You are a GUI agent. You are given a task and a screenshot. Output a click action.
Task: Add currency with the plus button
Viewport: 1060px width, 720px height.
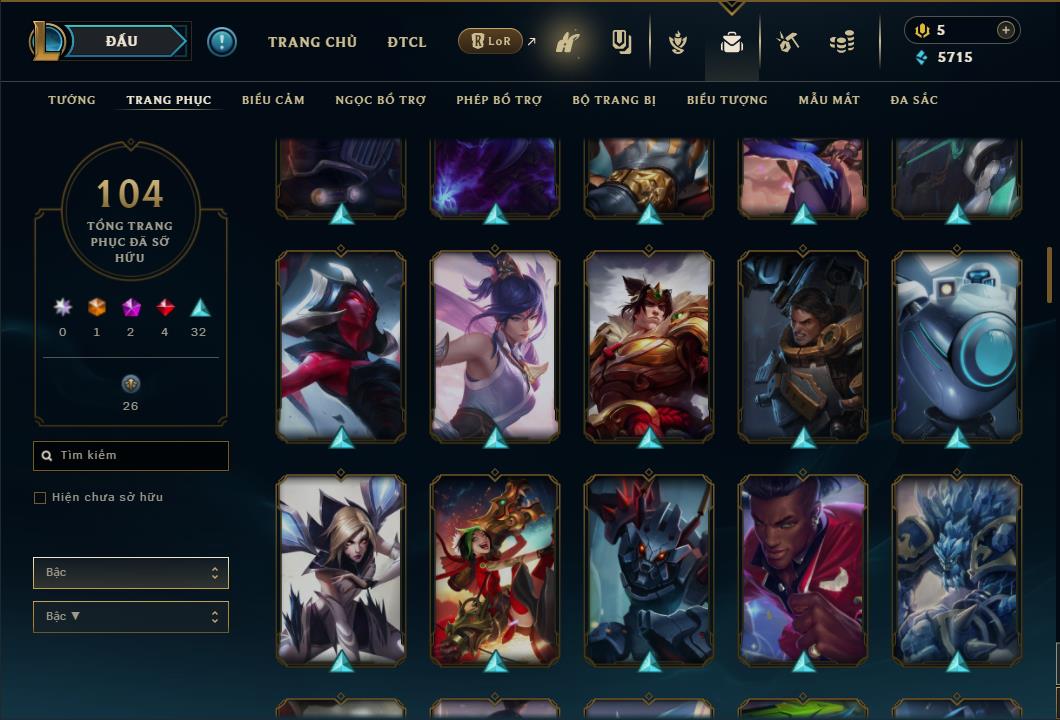(1005, 30)
